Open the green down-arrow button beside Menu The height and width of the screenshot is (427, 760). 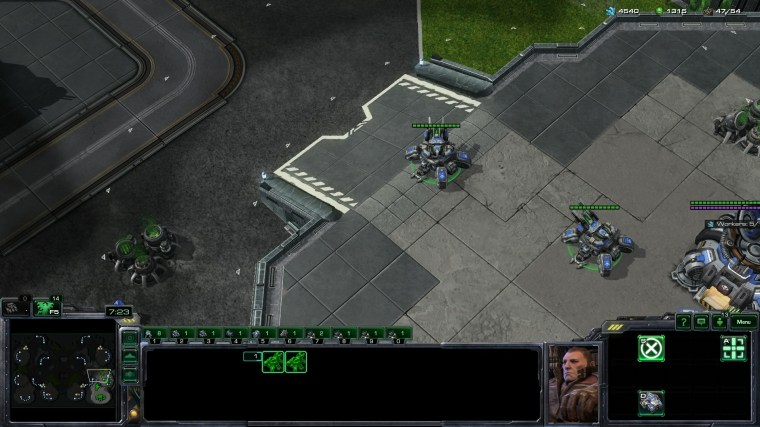(x=718, y=321)
